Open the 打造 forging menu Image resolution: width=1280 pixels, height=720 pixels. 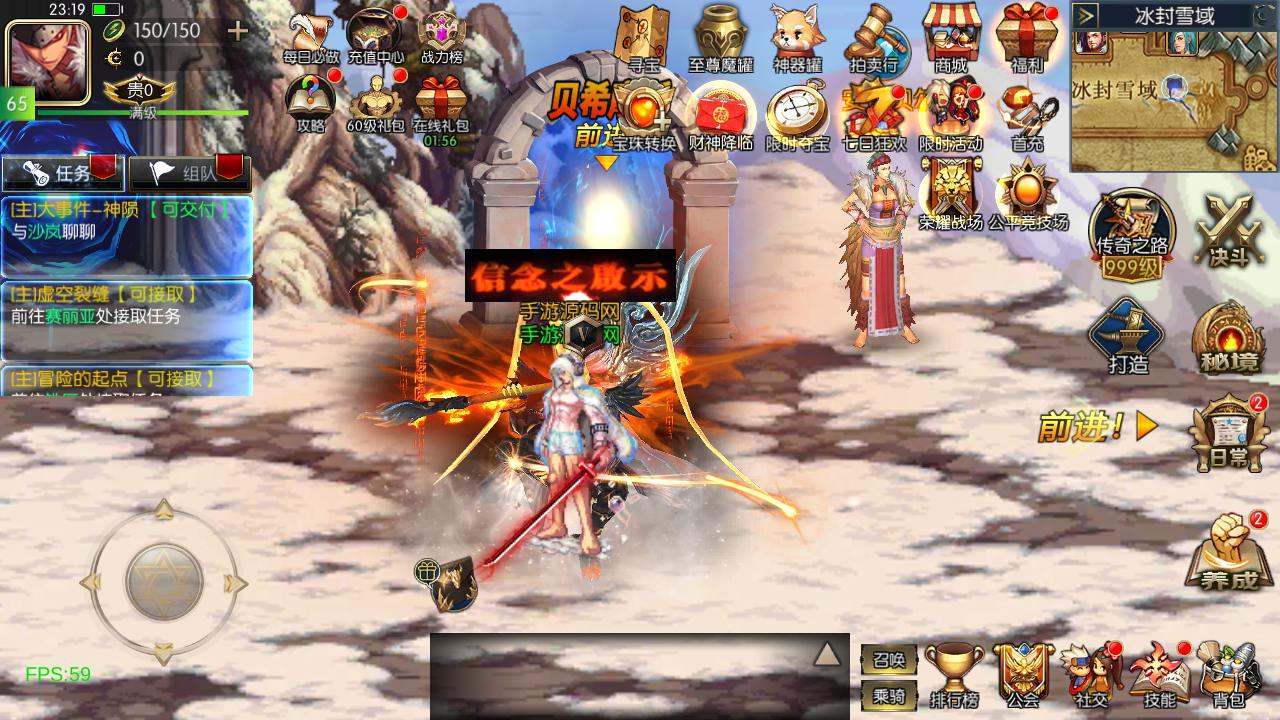tap(1128, 335)
